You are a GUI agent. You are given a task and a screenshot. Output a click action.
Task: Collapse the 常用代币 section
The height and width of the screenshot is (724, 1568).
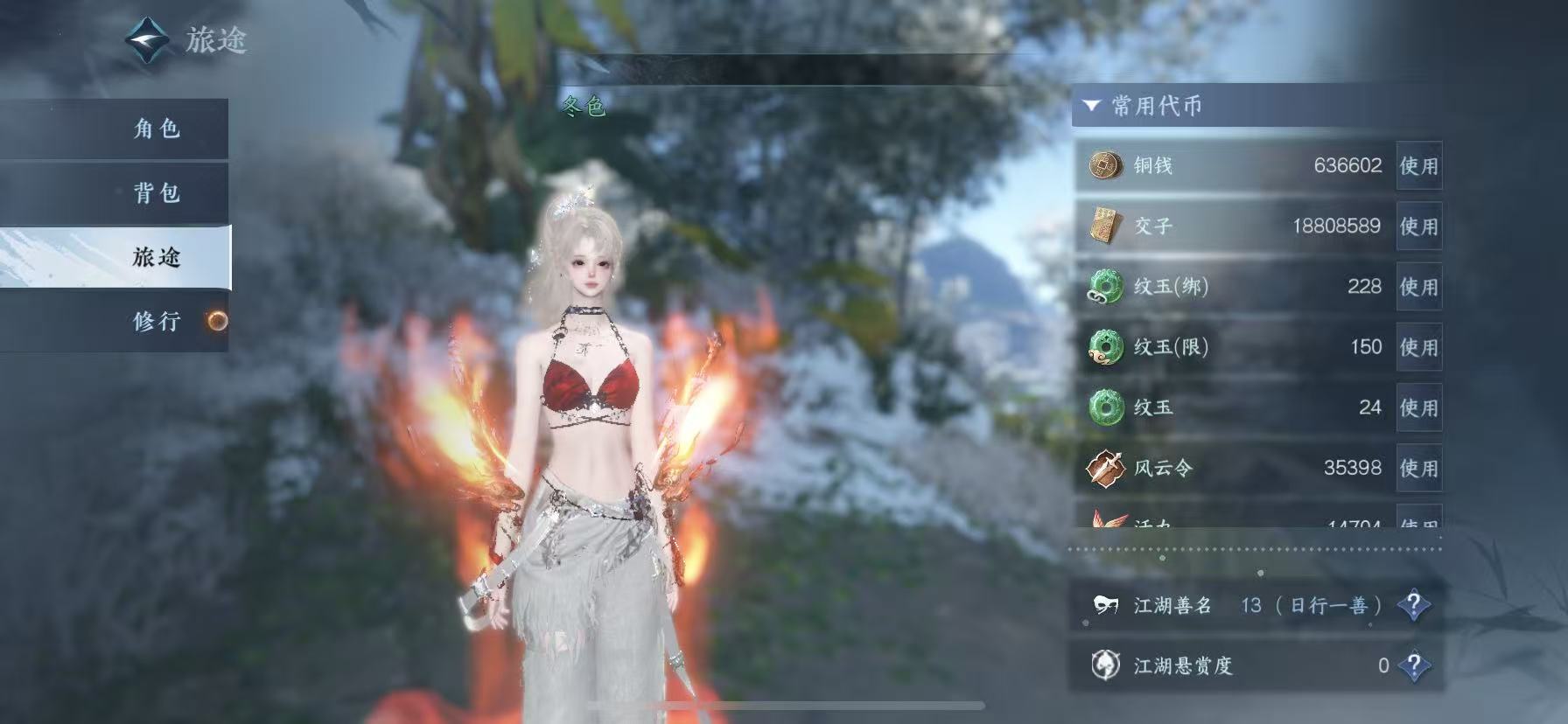pos(1091,106)
